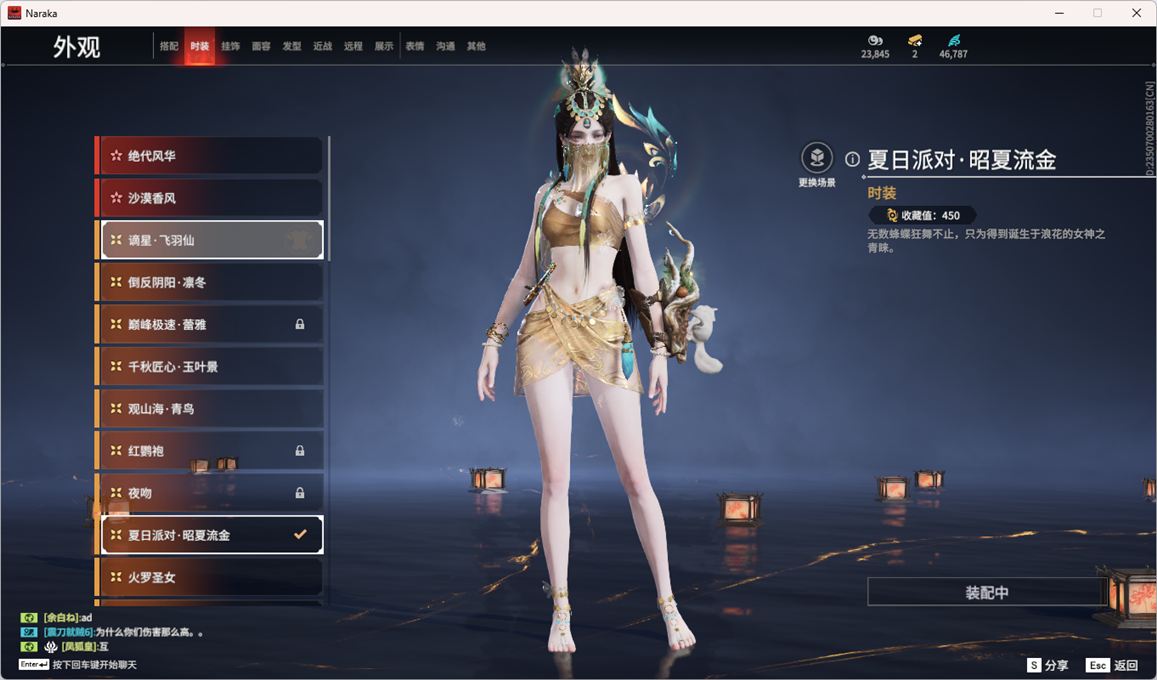Show the 表情 emotes tab
Viewport: 1157px width, 680px height.
pos(415,46)
